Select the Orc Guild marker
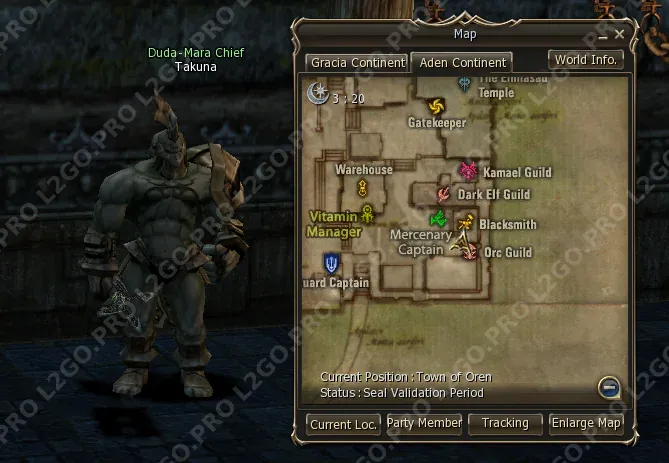669x463 pixels. 470,252
